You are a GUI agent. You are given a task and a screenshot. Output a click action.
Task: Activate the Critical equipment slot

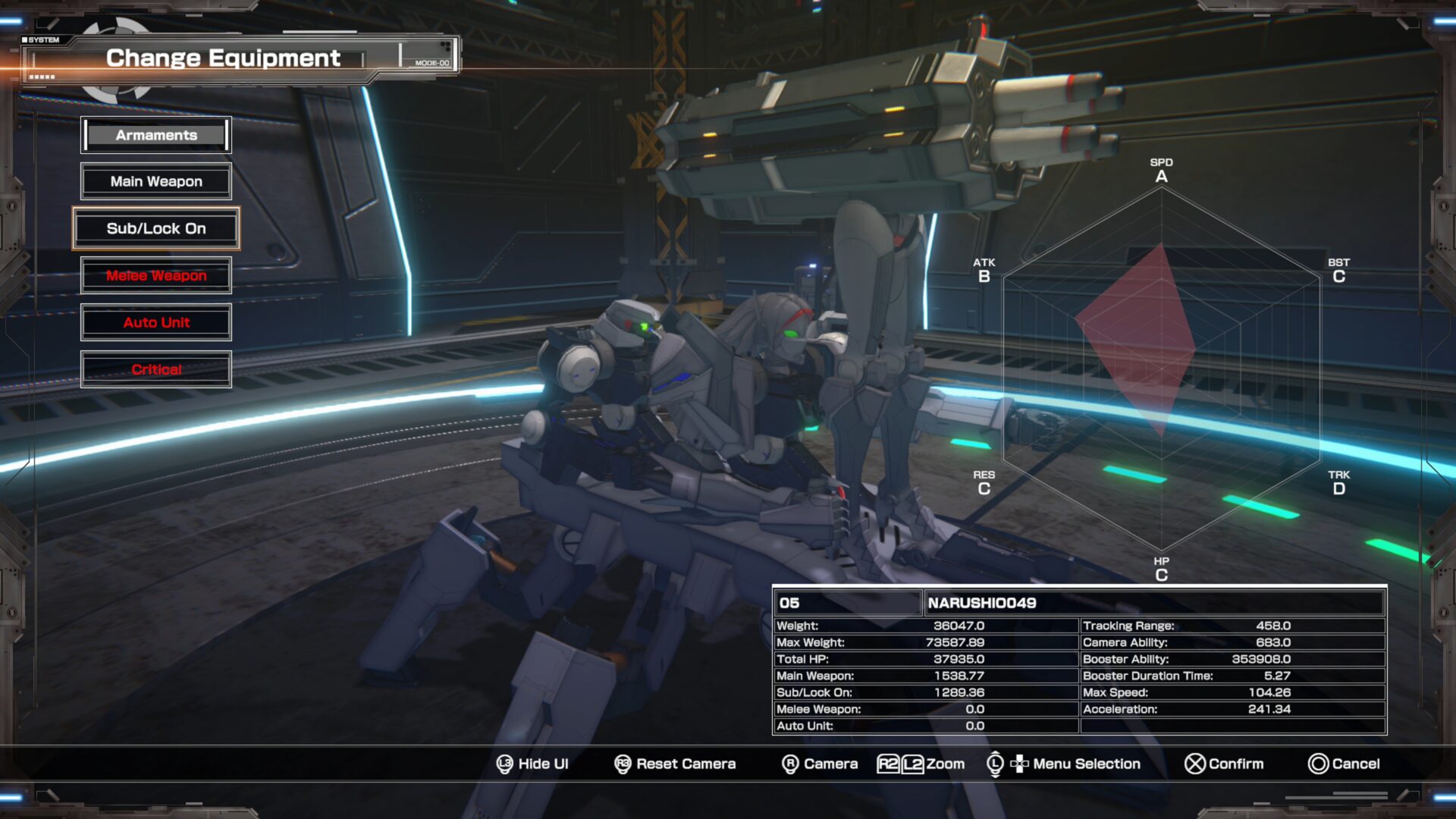pos(155,369)
